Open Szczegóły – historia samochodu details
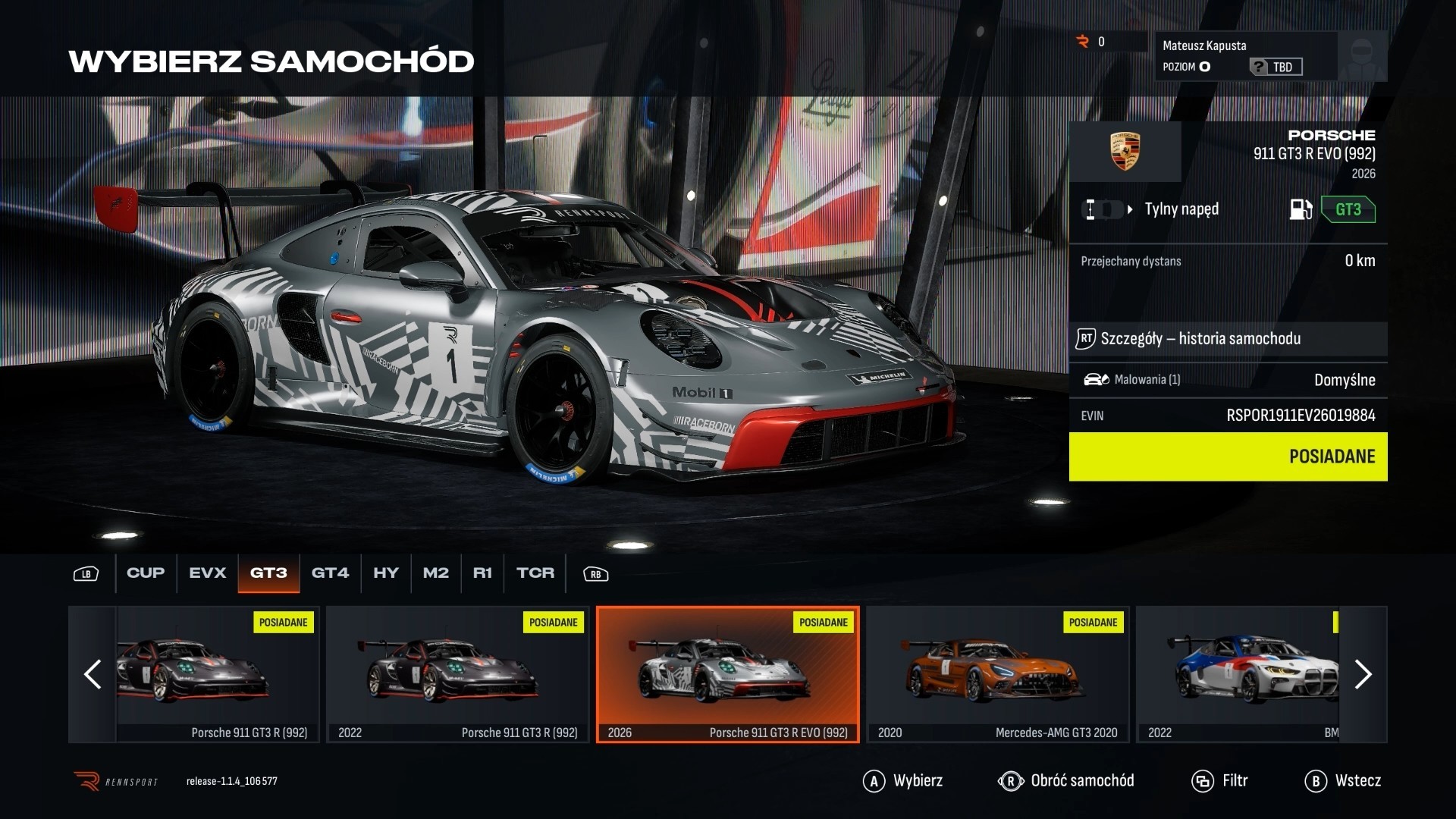Screen dimensions: 1456x819 coord(1228,339)
